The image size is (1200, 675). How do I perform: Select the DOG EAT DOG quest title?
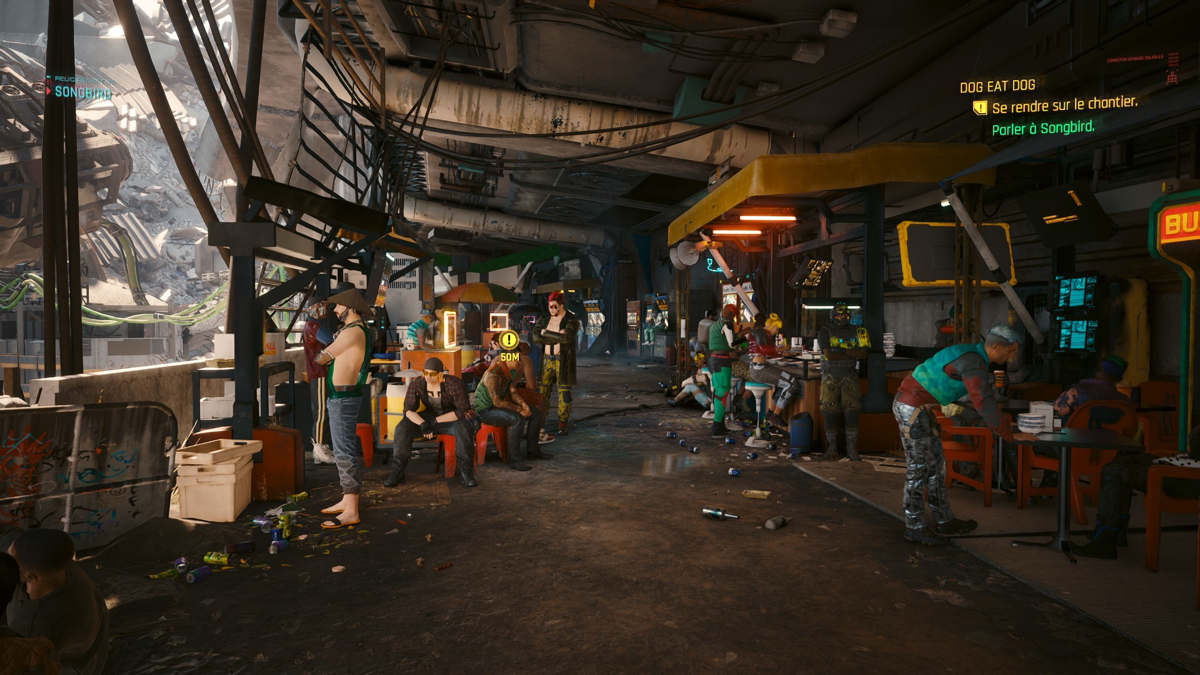(997, 87)
